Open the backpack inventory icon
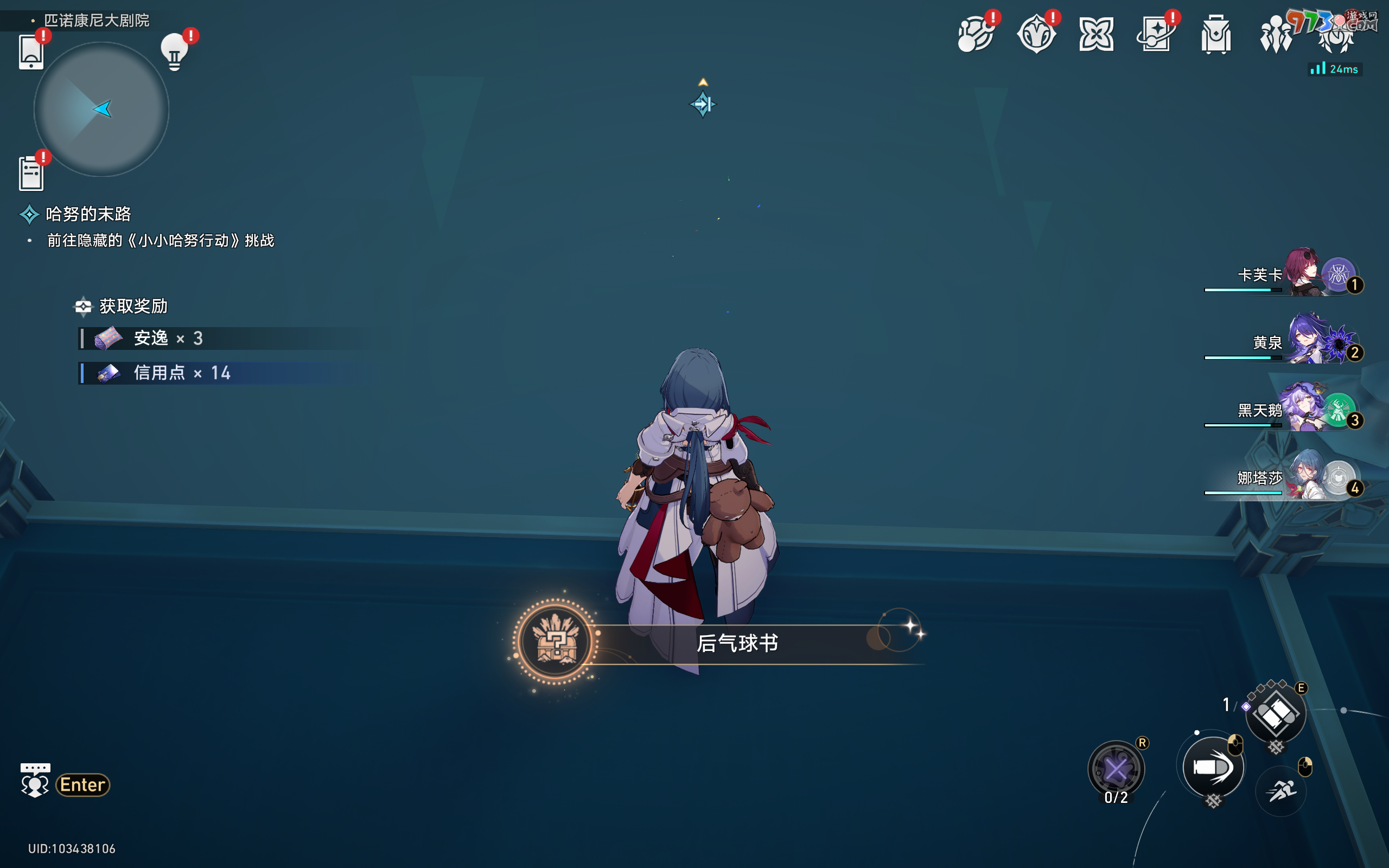This screenshot has width=1389, height=868. pyautogui.click(x=1216, y=35)
